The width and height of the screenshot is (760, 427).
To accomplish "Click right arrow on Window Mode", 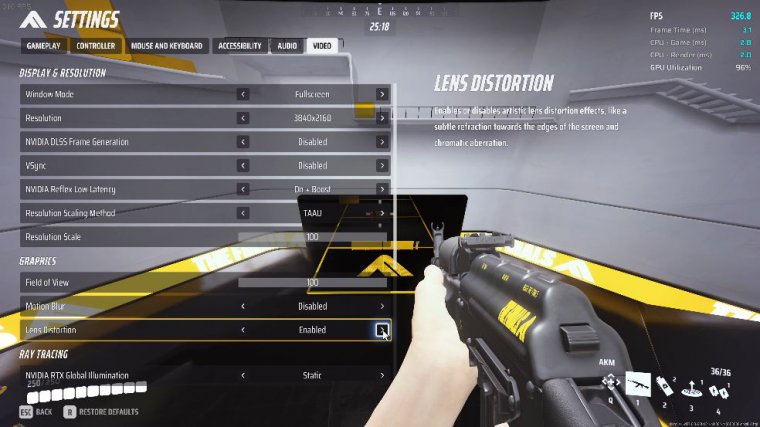I will (382, 95).
